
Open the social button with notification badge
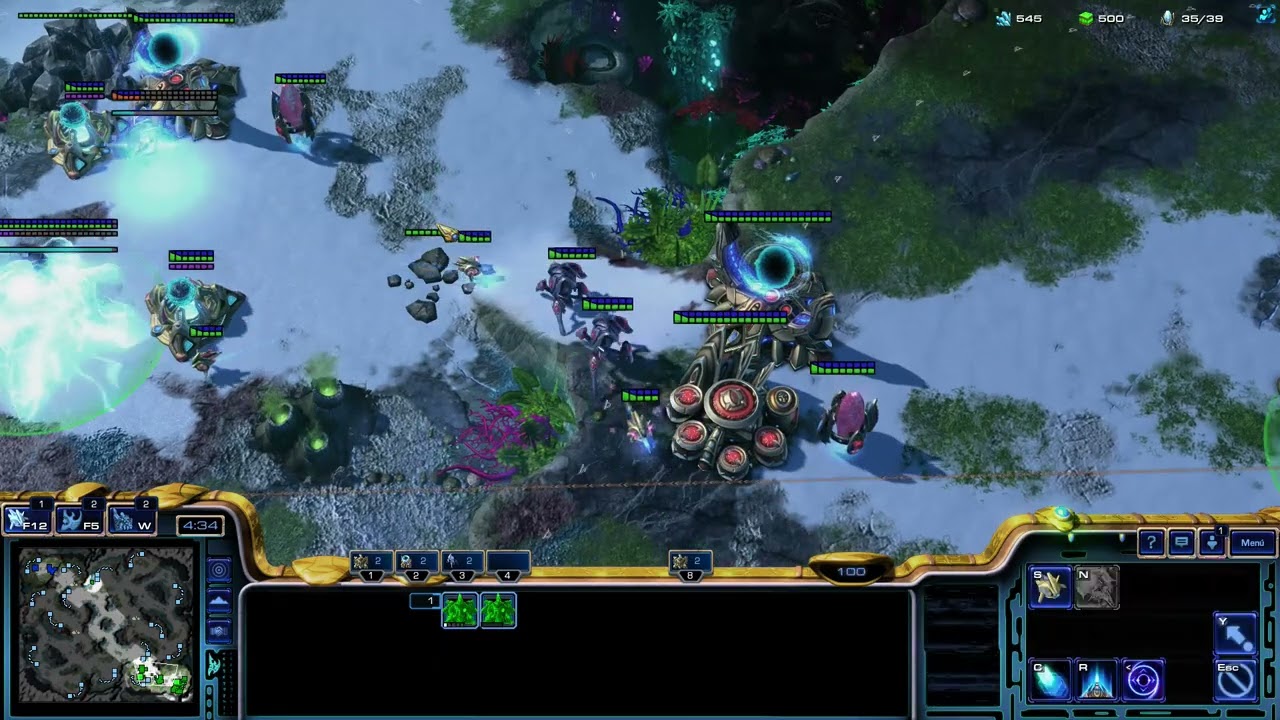(1211, 543)
